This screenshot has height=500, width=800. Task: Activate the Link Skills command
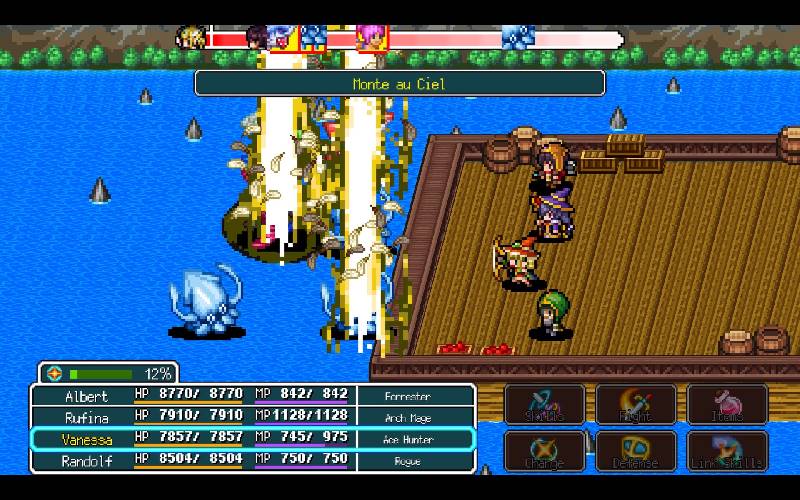pyautogui.click(x=727, y=451)
